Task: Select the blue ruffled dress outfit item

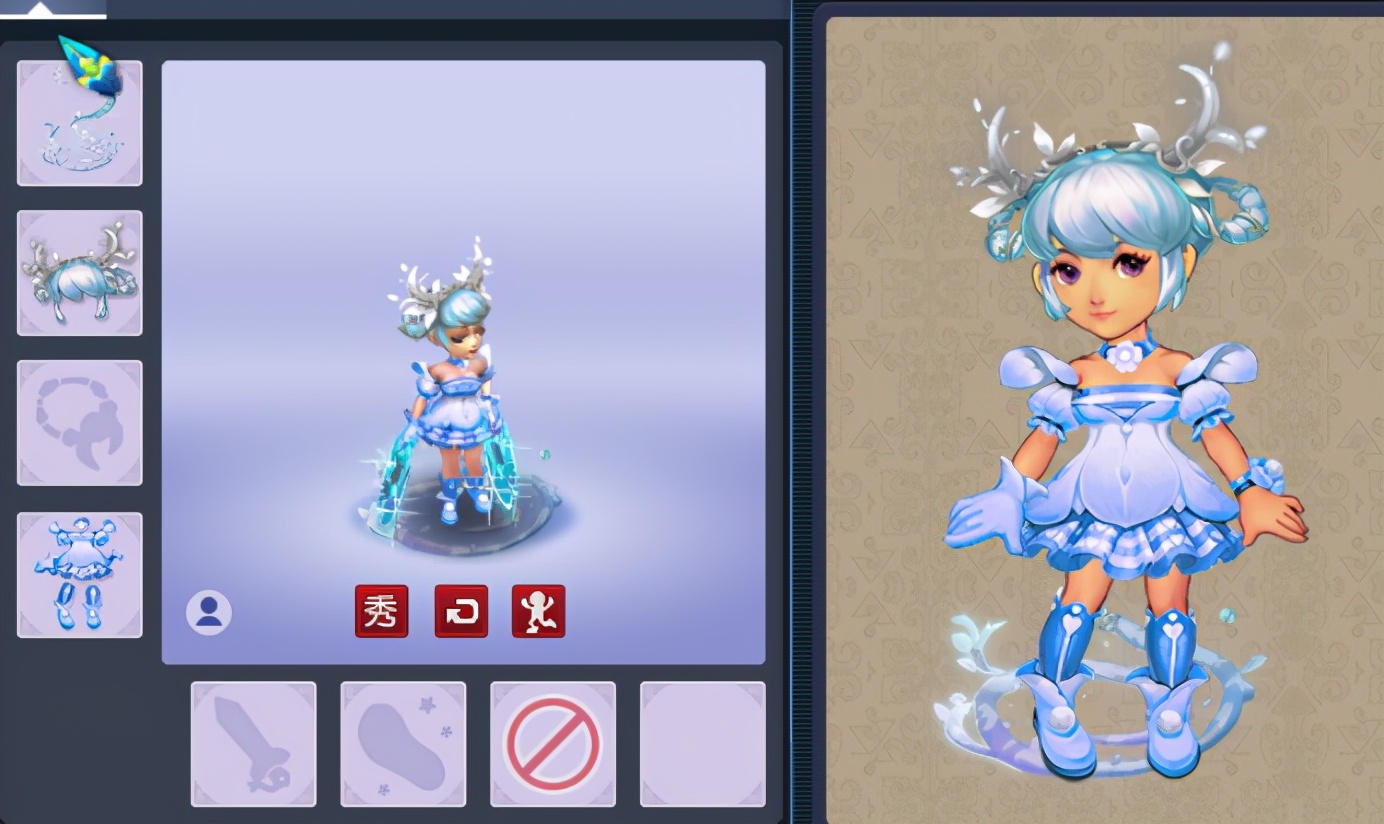Action: pyautogui.click(x=80, y=572)
